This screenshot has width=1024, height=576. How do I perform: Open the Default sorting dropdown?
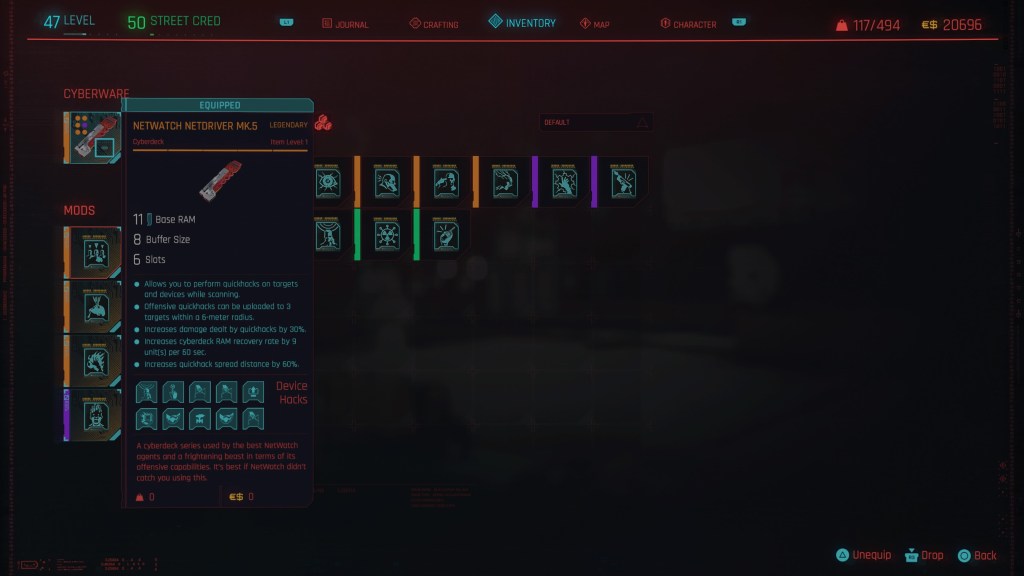point(596,122)
